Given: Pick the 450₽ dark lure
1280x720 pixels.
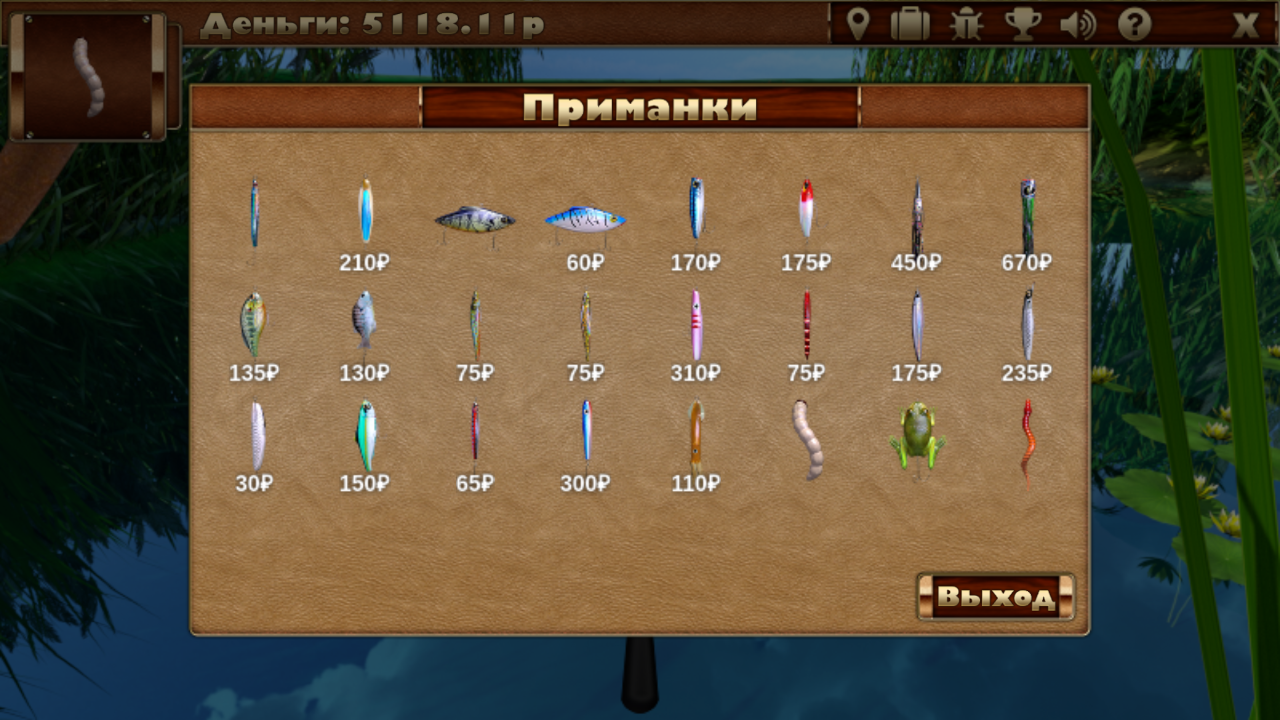Looking at the screenshot, I should point(917,215).
